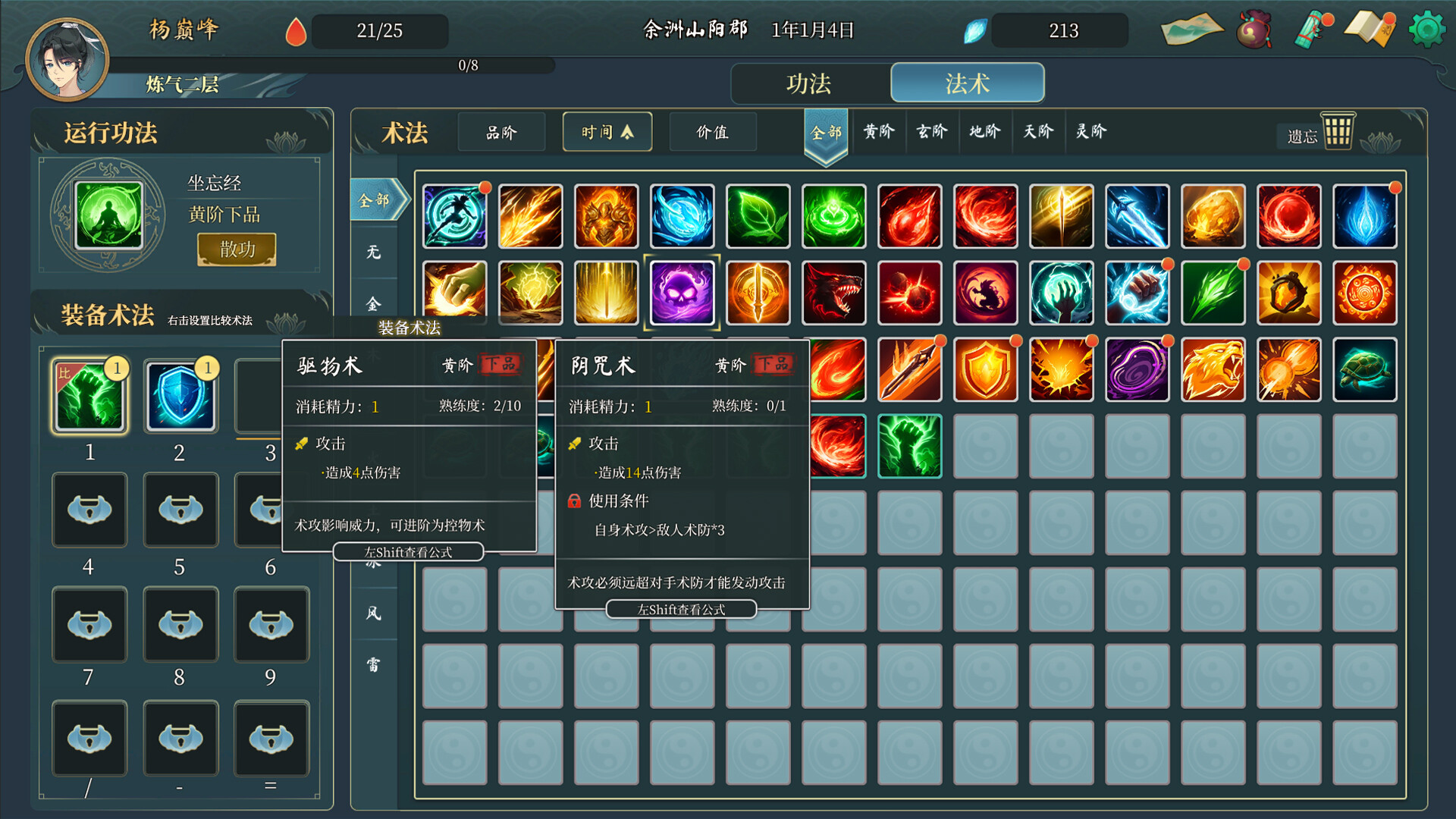Select the 雷 element filter tab
This screenshot has height=819, width=1456.
coord(372,664)
